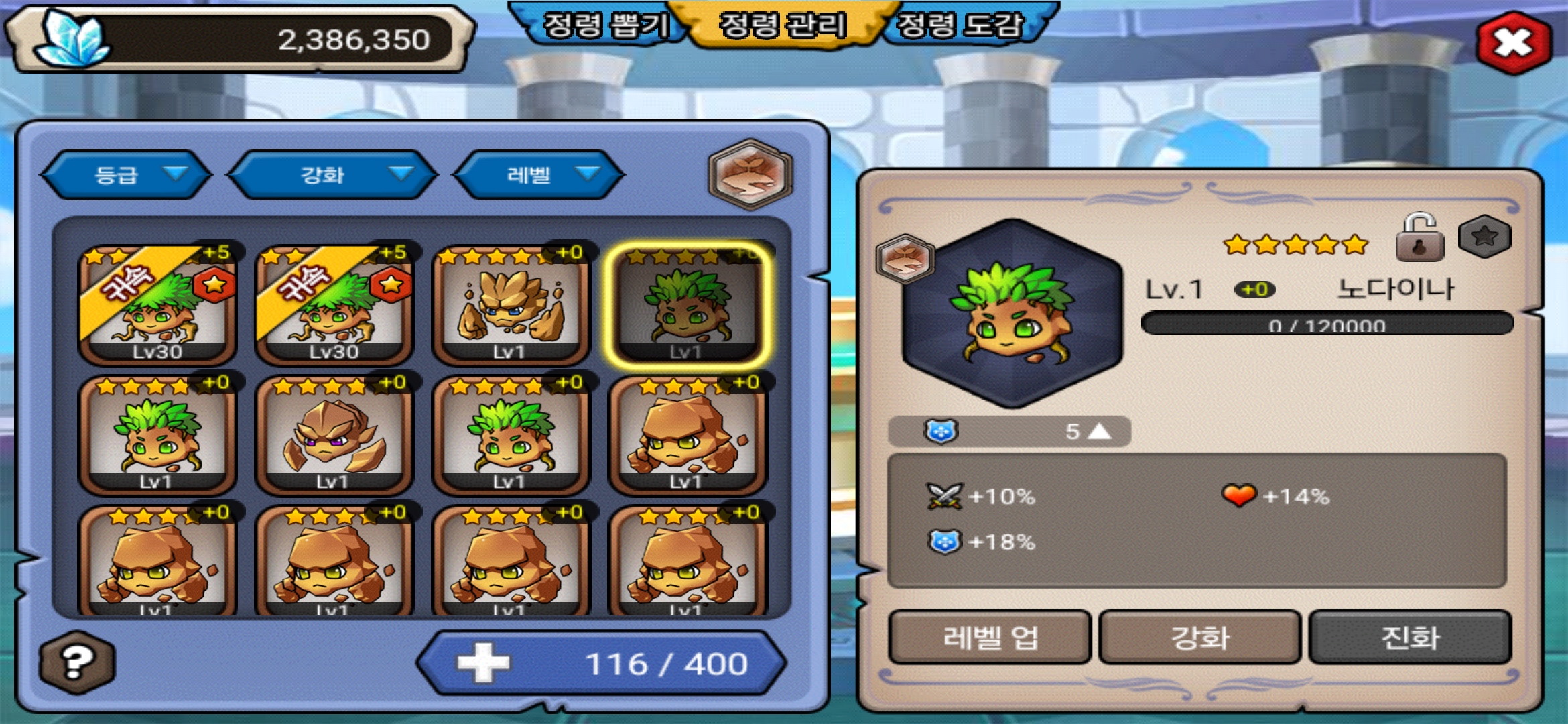
Task: Open the help question mark button
Action: click(76, 662)
